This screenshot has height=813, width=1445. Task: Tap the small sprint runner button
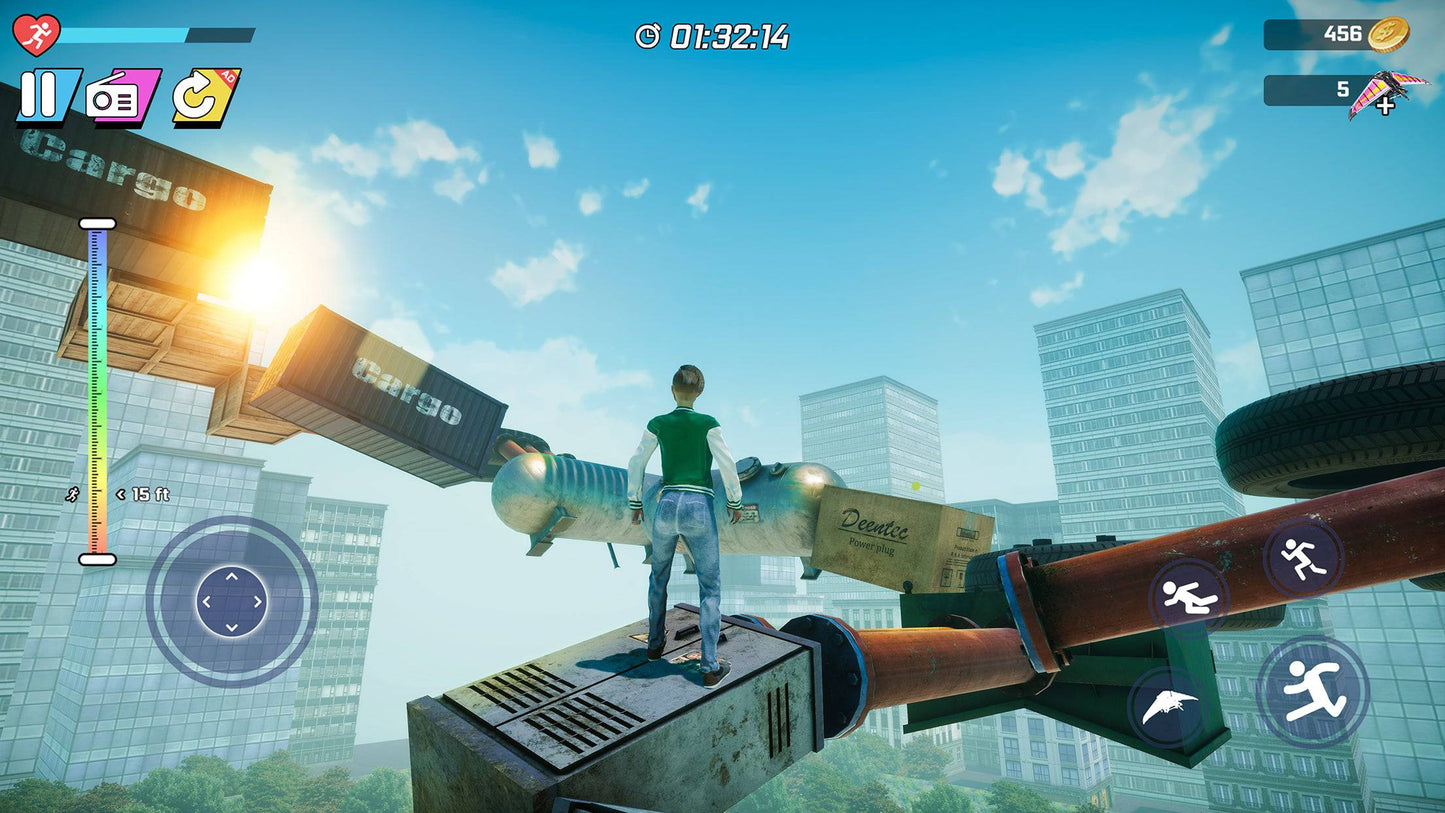1303,557
